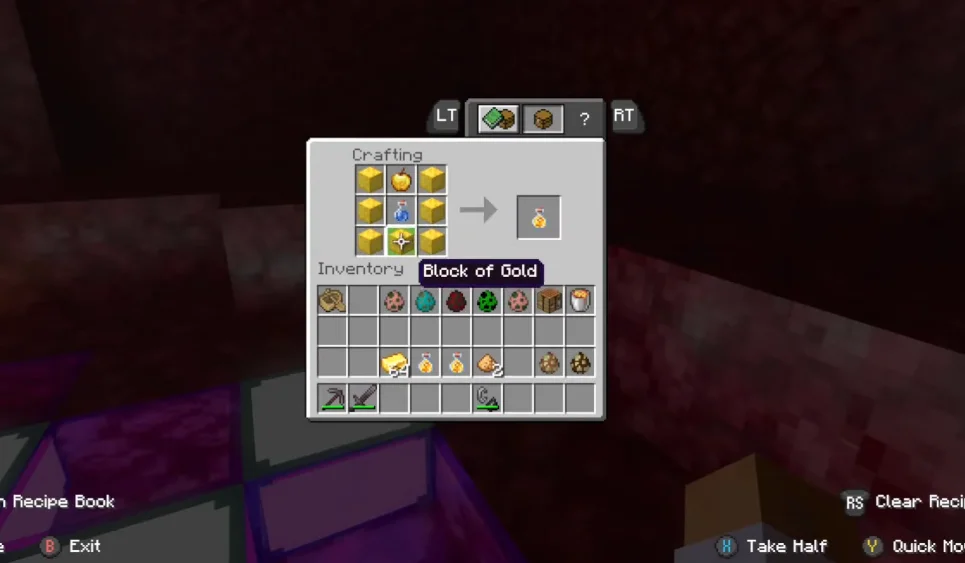Select the golden apple in the crafting grid

tap(401, 180)
